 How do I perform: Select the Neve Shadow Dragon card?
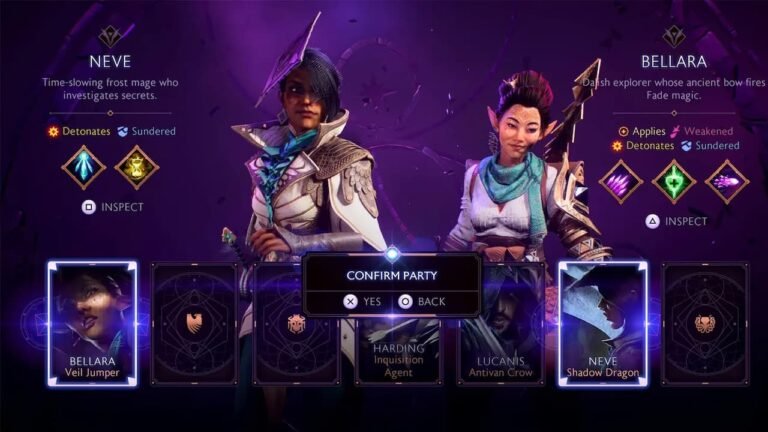(x=602, y=324)
